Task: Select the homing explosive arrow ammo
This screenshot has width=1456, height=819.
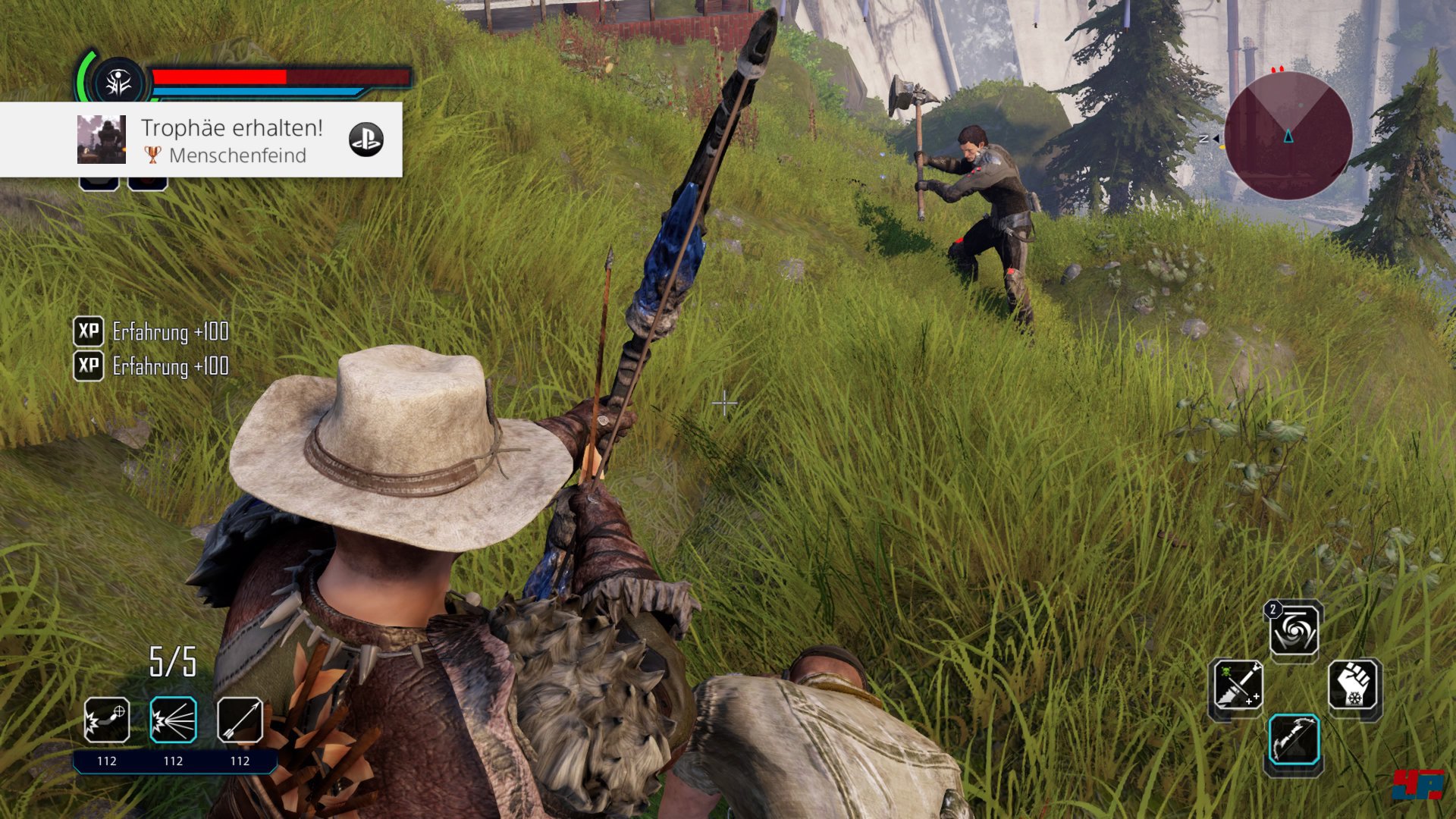Action: pyautogui.click(x=106, y=720)
